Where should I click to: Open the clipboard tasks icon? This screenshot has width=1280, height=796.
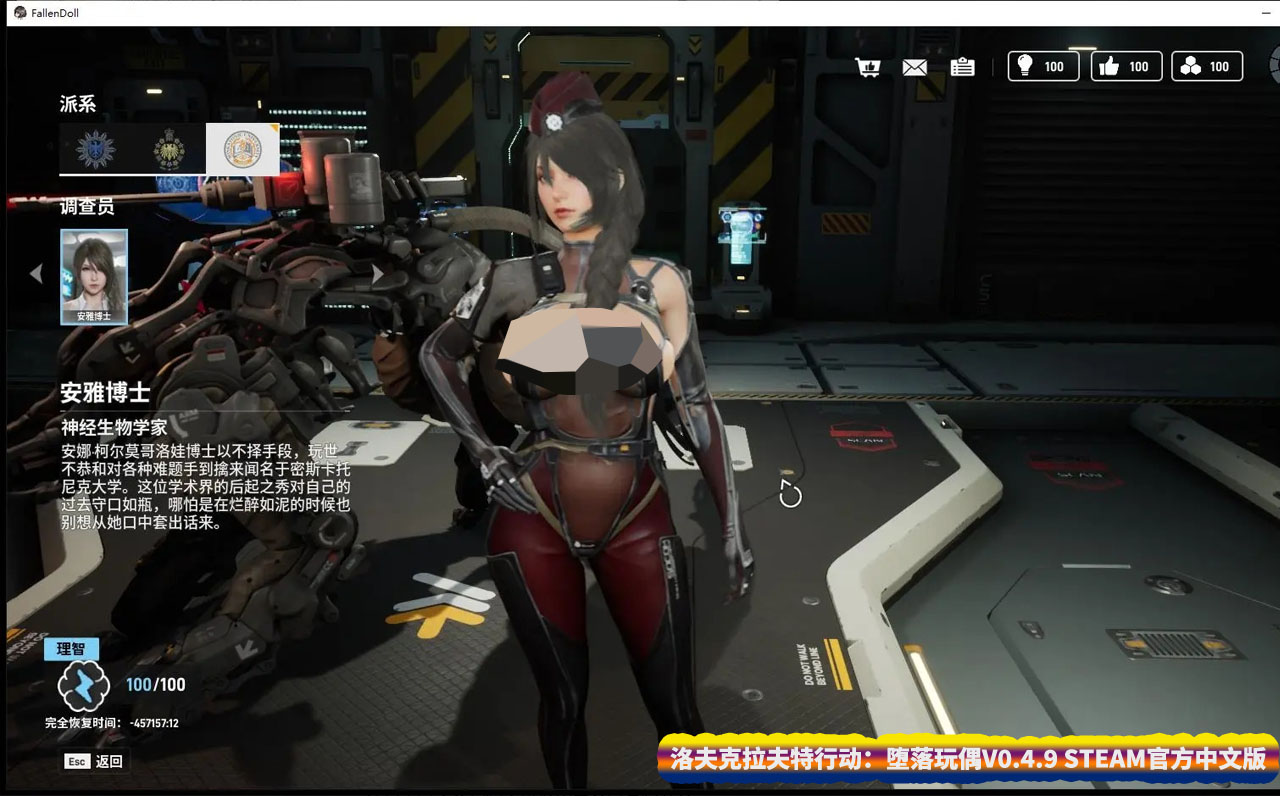click(x=961, y=67)
